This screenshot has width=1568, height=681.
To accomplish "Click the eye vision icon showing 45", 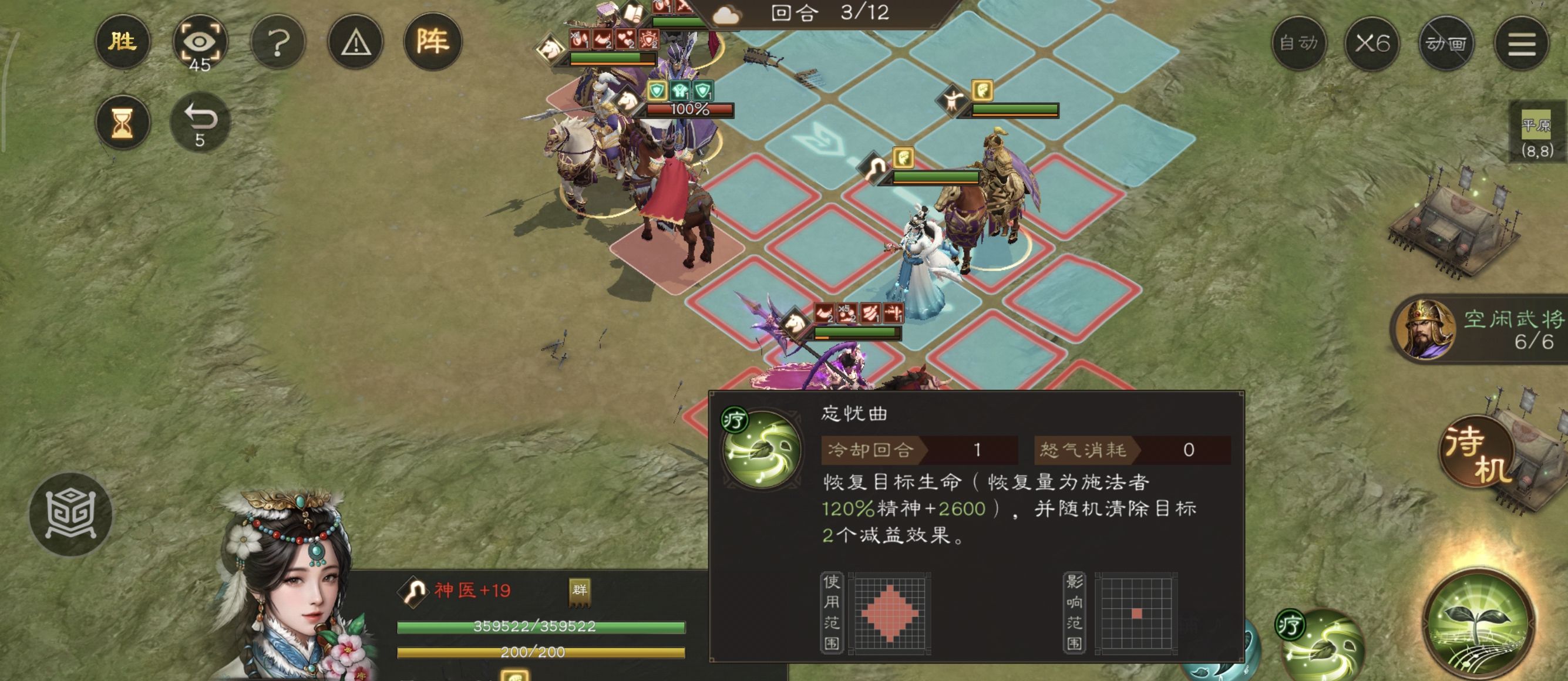I will 201,43.
